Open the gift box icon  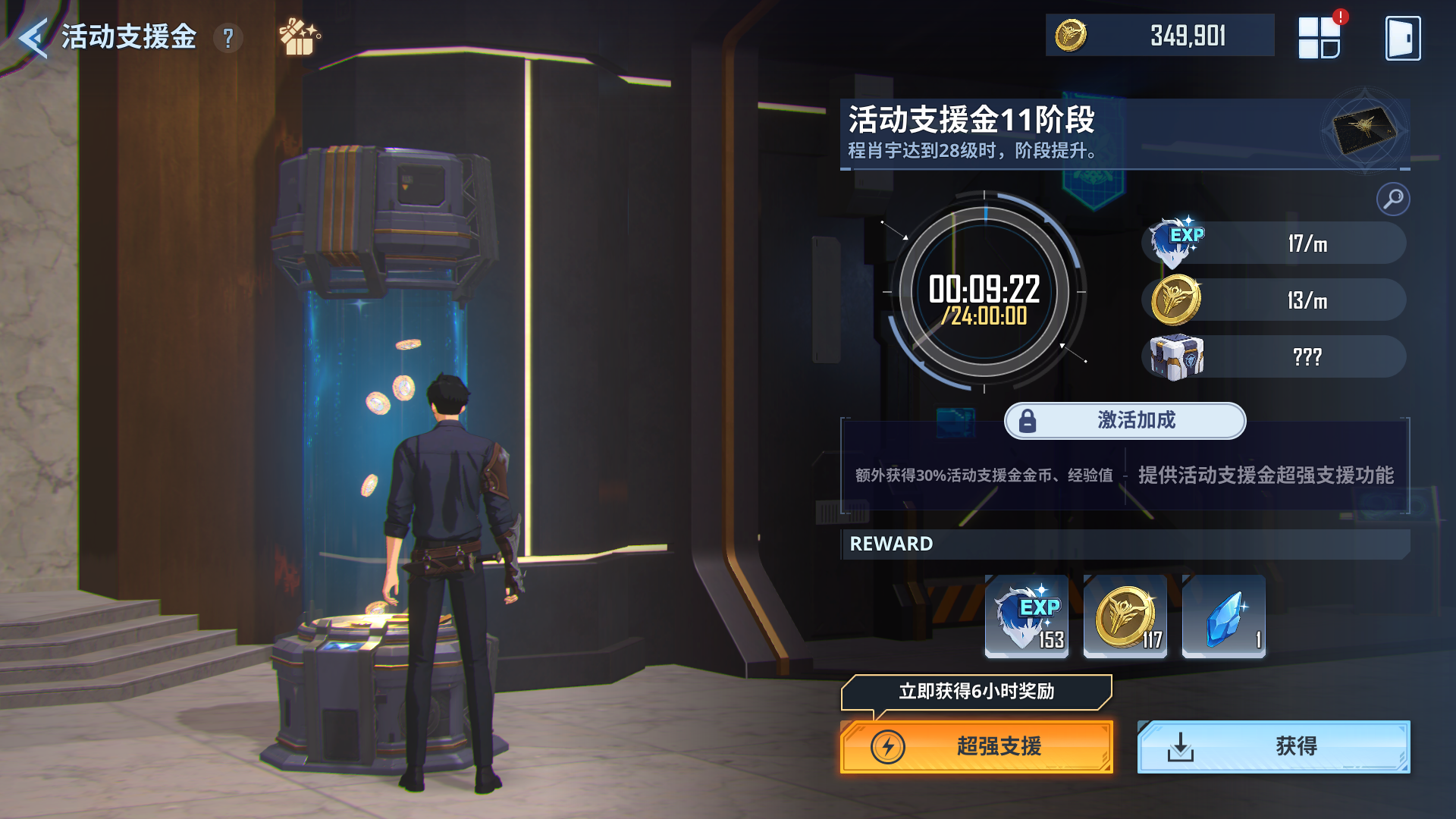299,38
